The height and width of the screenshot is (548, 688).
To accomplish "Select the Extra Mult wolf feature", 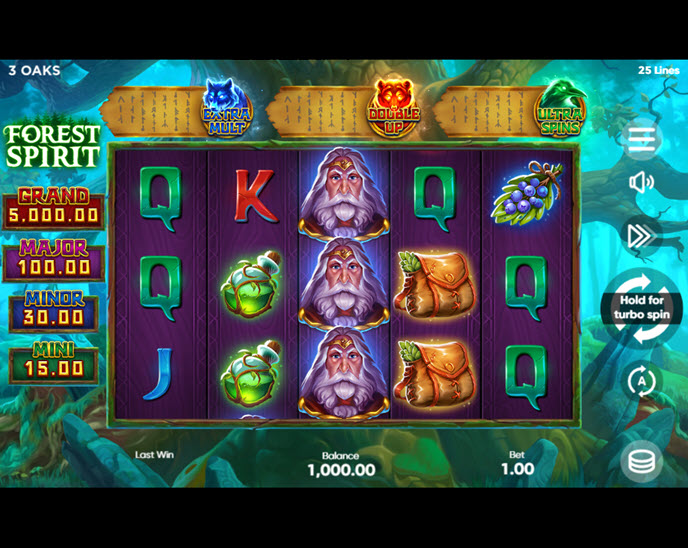I will tap(226, 107).
